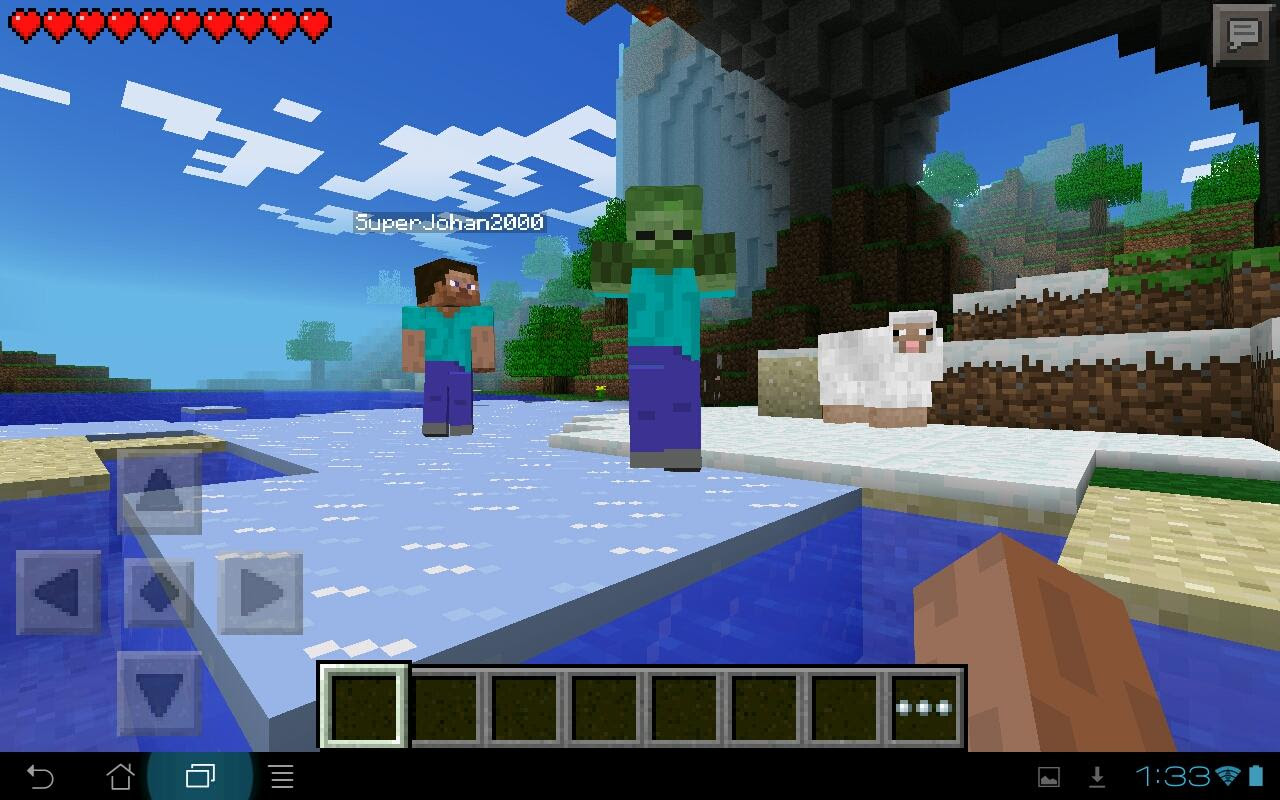
Task: Select the fourth hotbar slot
Action: tap(601, 703)
